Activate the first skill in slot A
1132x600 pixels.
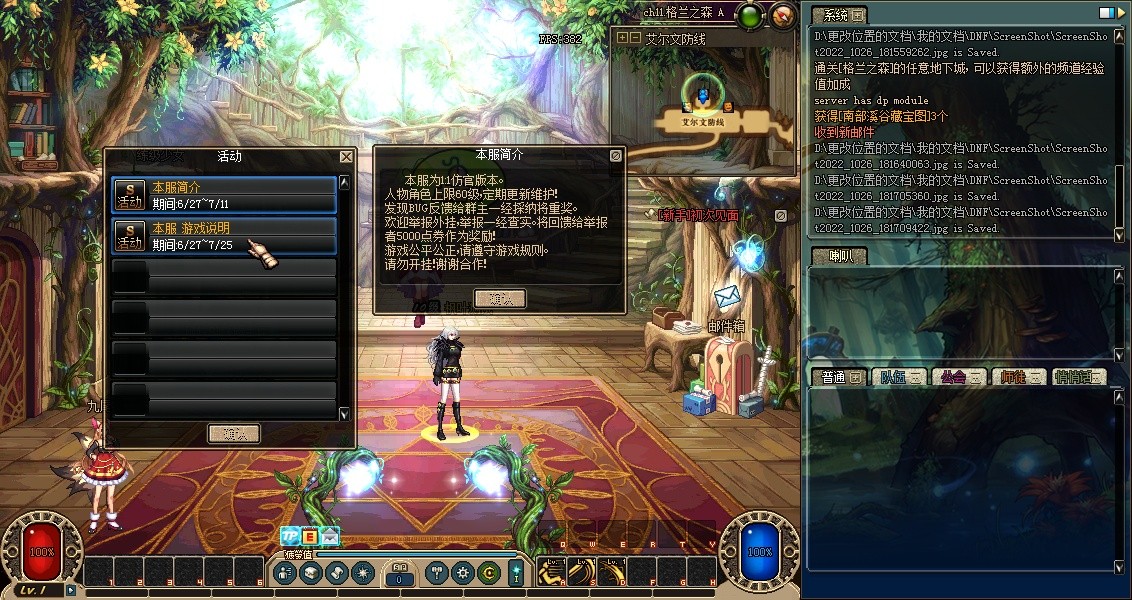click(x=551, y=571)
